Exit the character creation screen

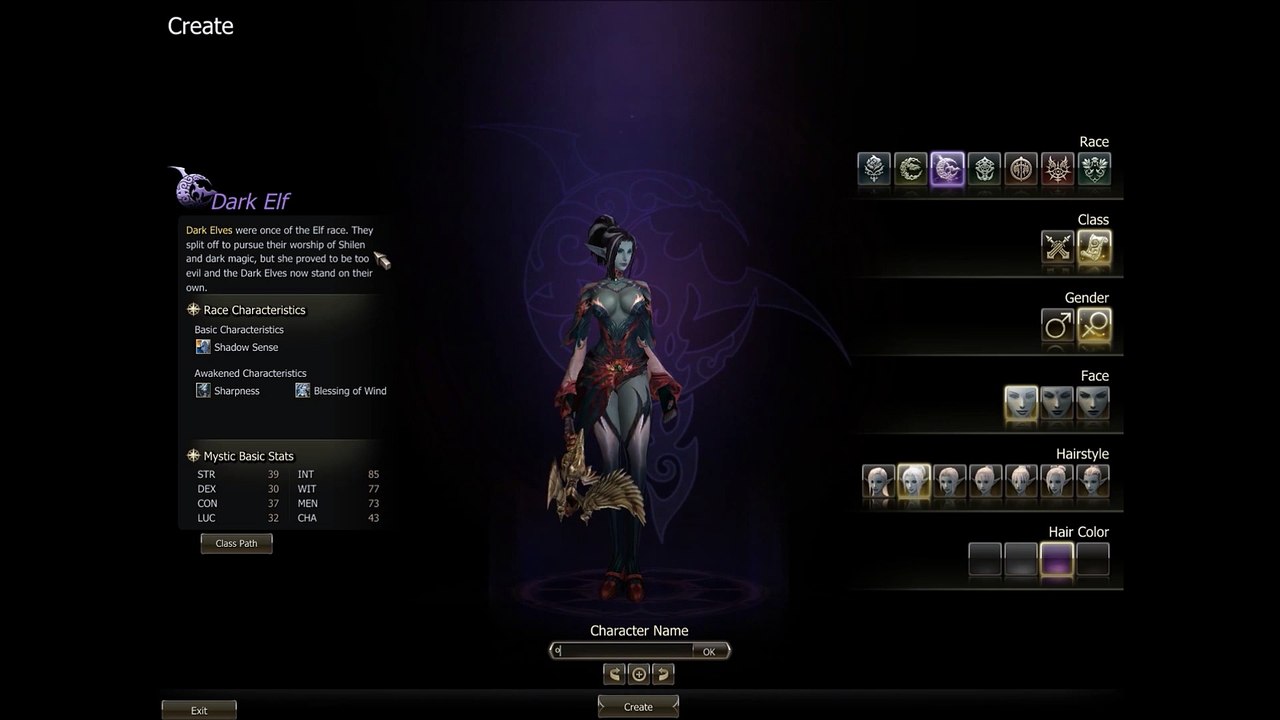point(199,710)
